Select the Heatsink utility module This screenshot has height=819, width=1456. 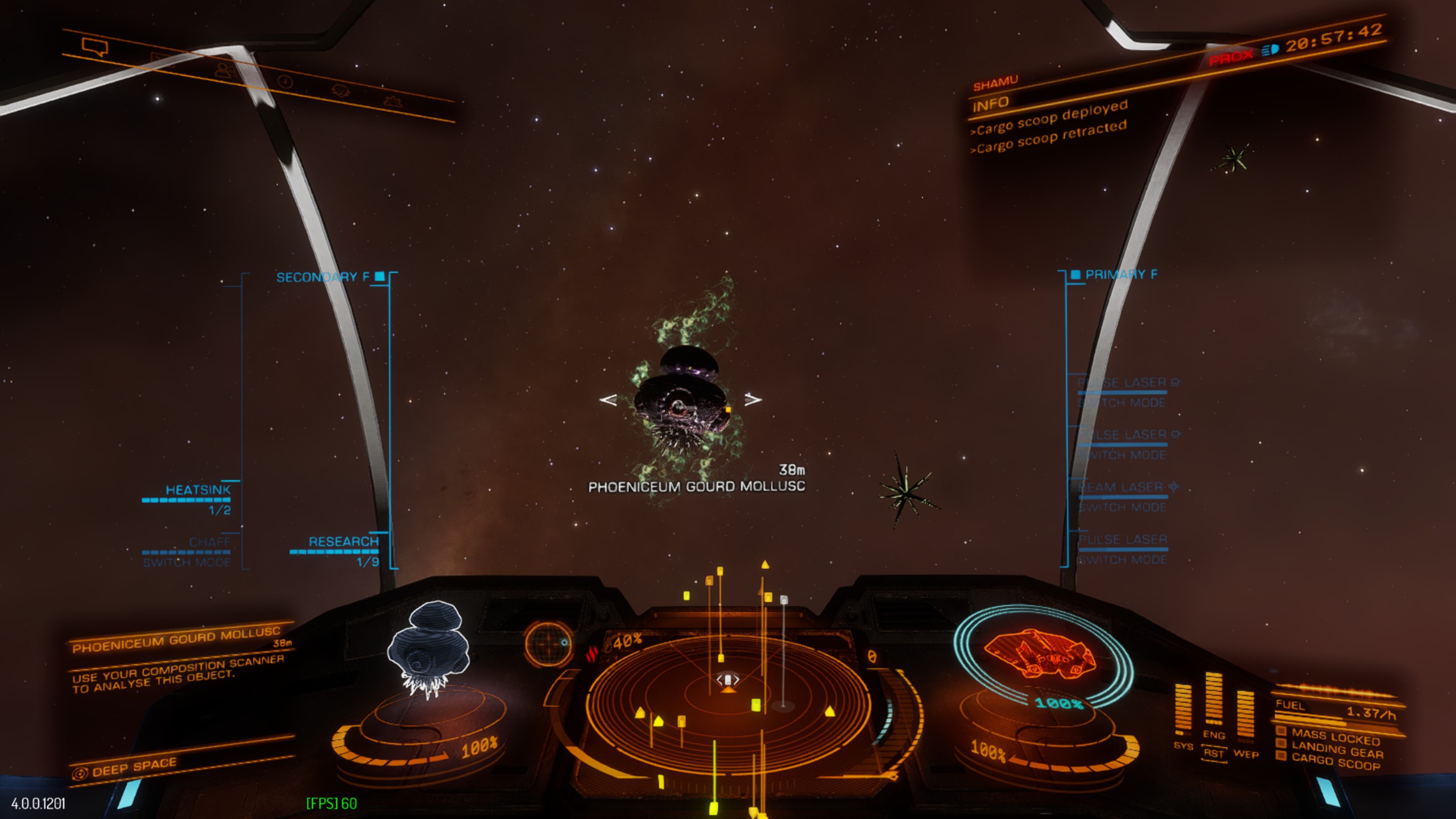(x=197, y=490)
